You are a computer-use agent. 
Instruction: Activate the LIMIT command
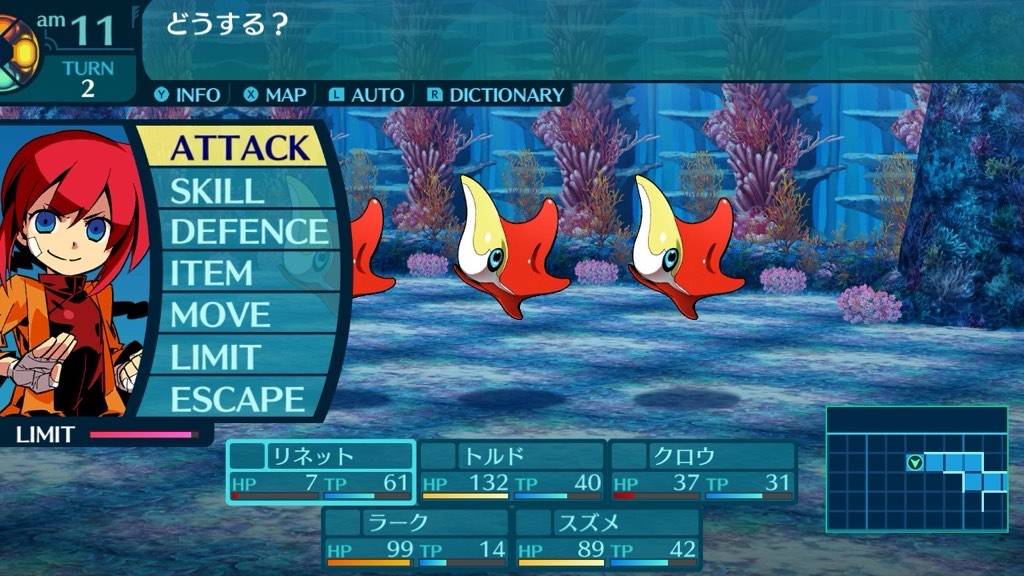click(x=216, y=357)
